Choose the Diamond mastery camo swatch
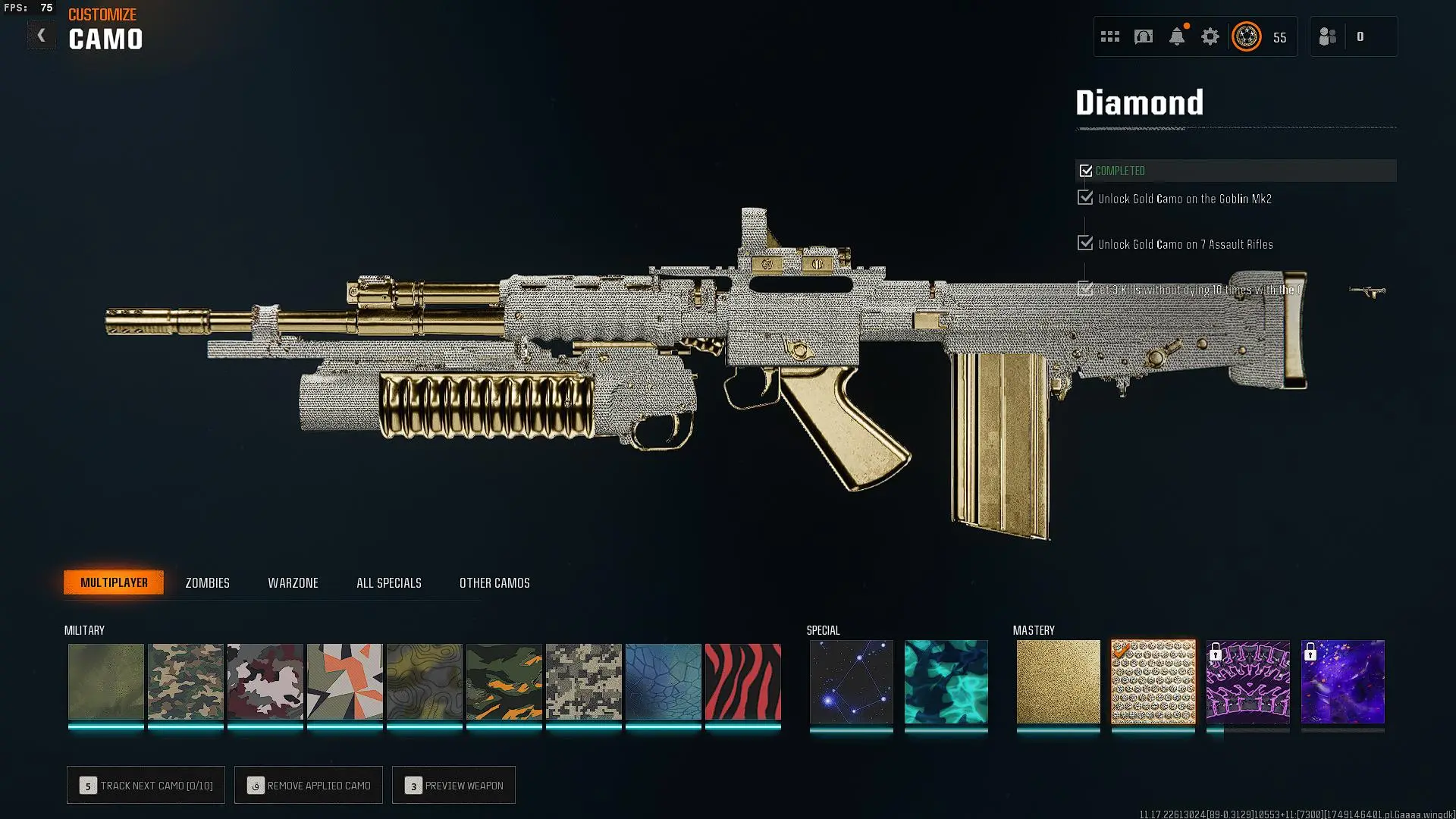The image size is (1456, 819). point(1153,682)
